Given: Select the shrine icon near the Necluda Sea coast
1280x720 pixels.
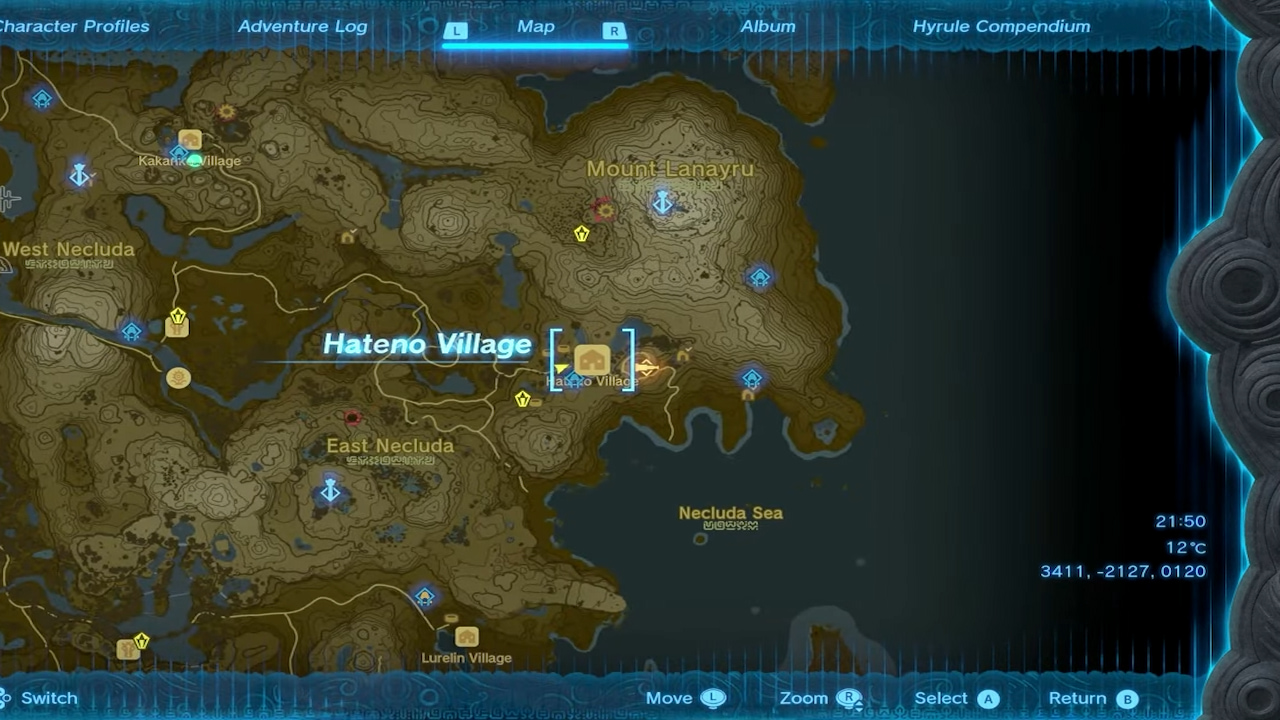Looking at the screenshot, I should pos(751,380).
